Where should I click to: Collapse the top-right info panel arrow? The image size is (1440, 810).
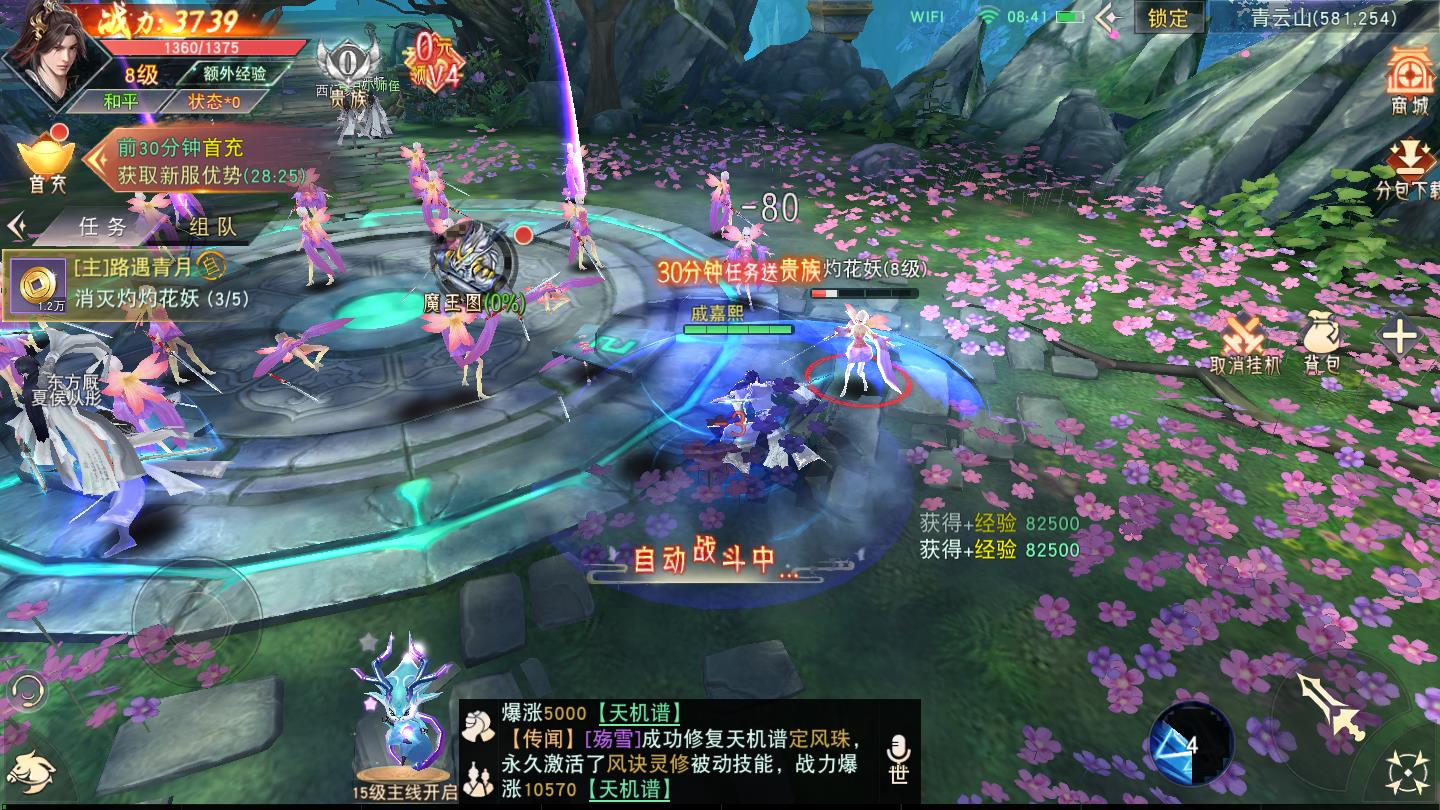1105,17
